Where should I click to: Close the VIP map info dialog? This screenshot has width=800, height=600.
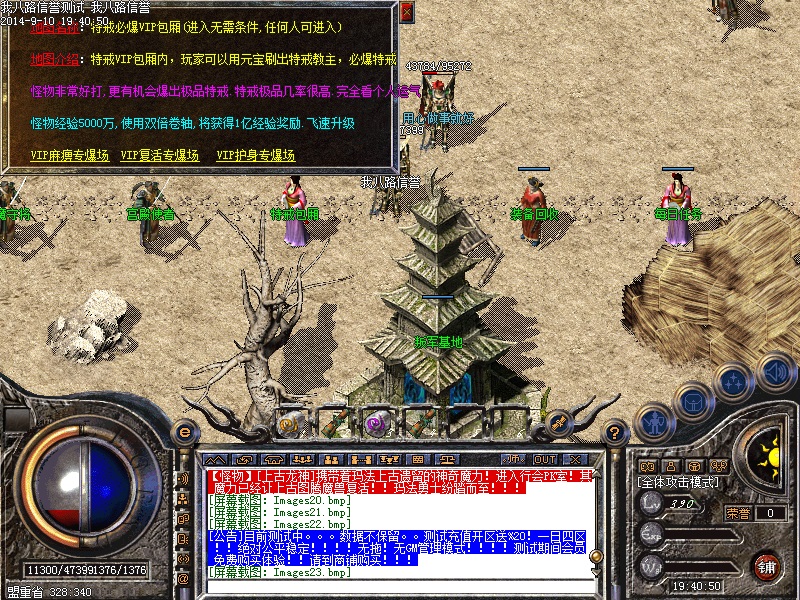tap(406, 12)
